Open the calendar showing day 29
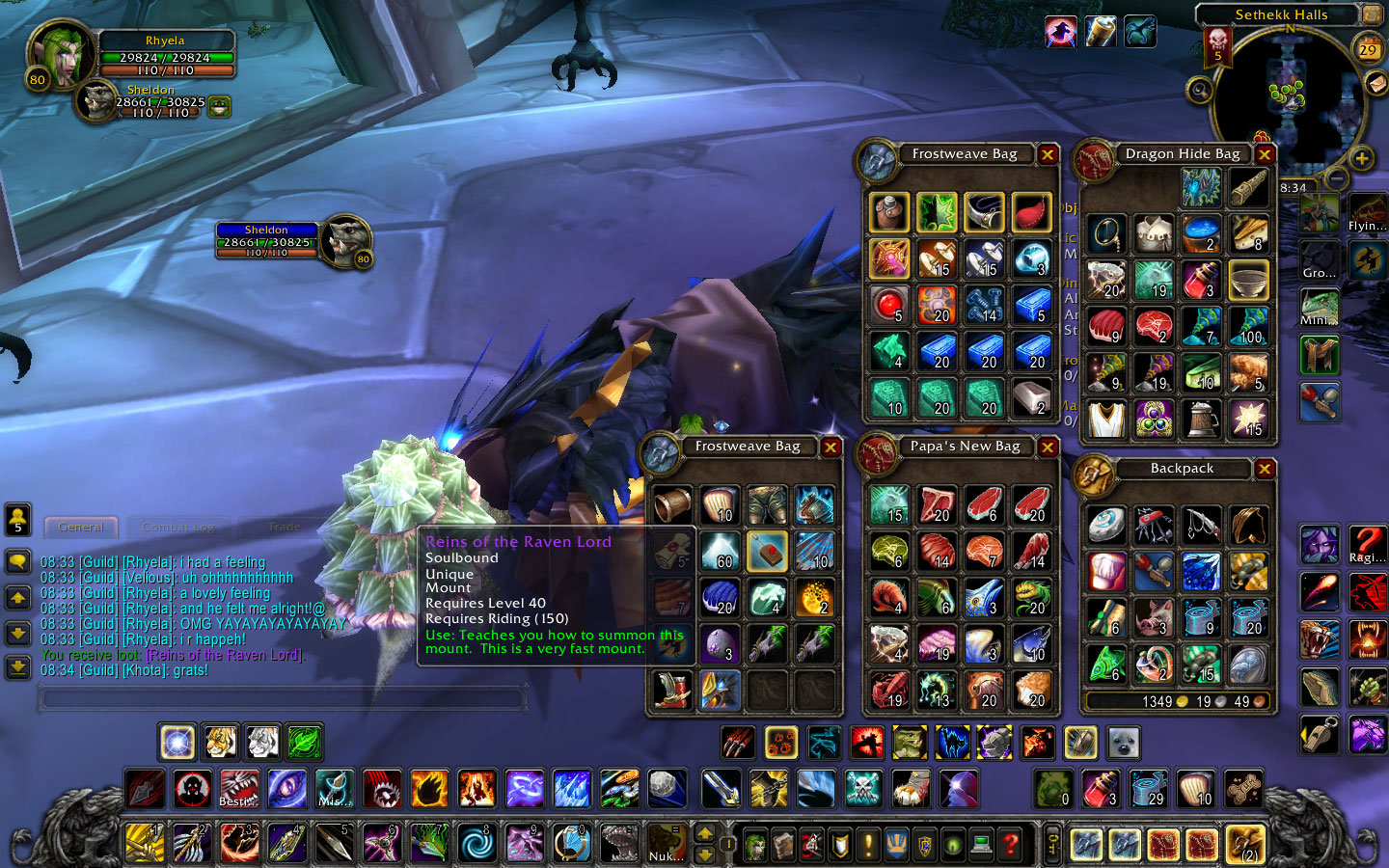Screen dimensions: 1389x868 click(1367, 49)
